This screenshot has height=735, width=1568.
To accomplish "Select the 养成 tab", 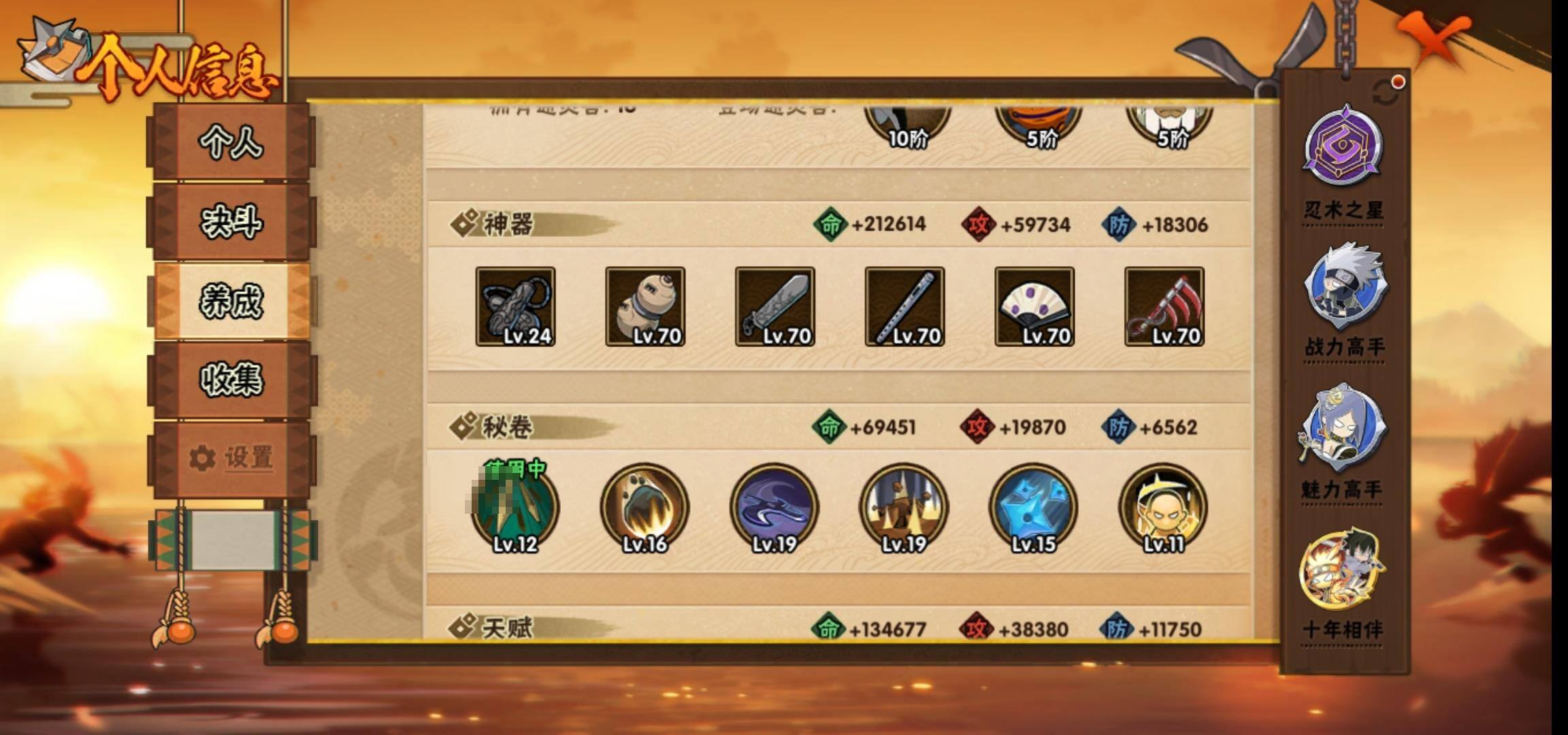I will click(231, 301).
